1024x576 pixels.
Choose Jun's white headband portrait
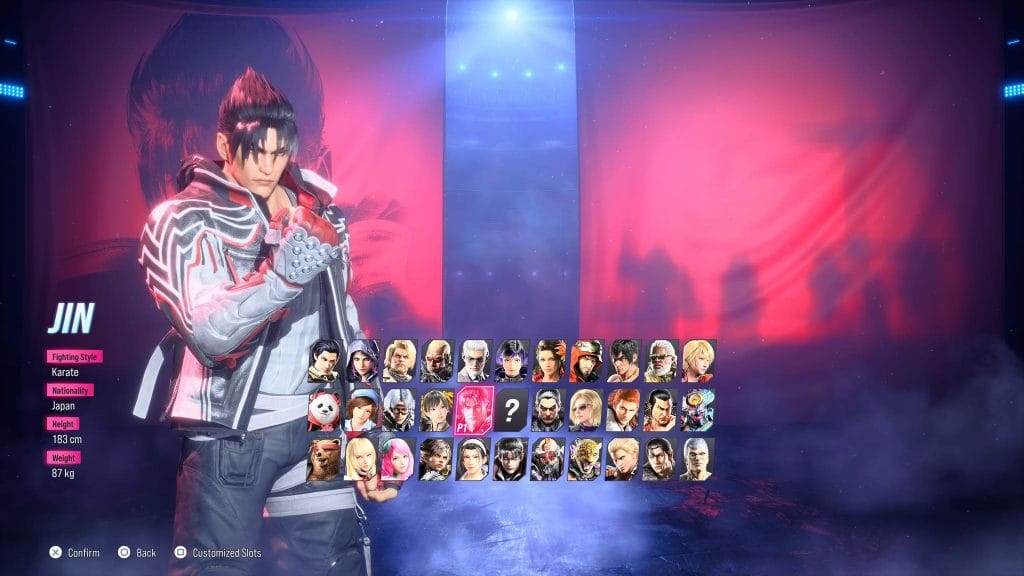(x=473, y=459)
